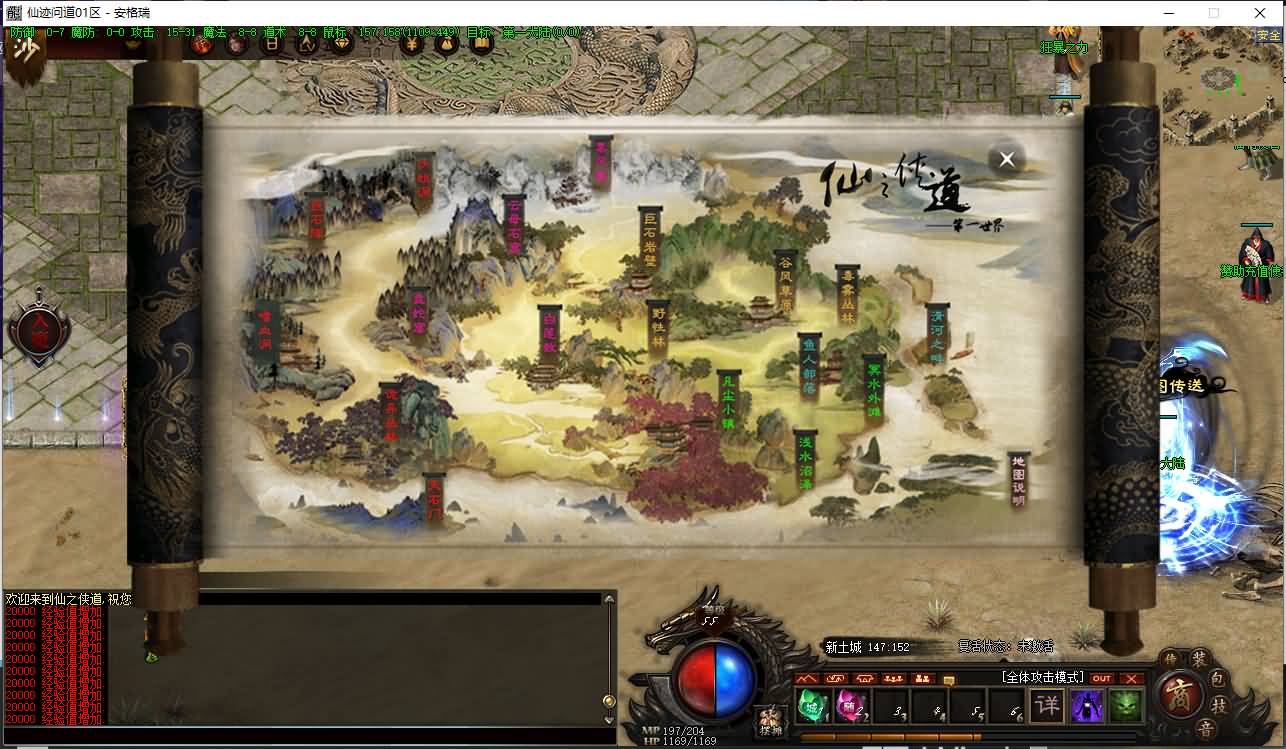This screenshot has height=749, width=1286.
Task: Choose the 白尾敏 location banner
Action: click(549, 333)
